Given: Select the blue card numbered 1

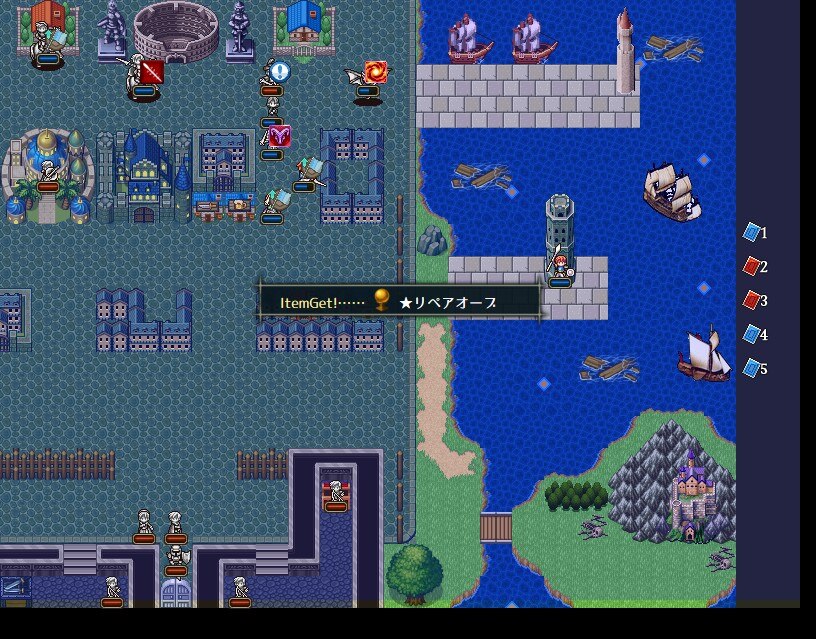Looking at the screenshot, I should [x=752, y=233].
